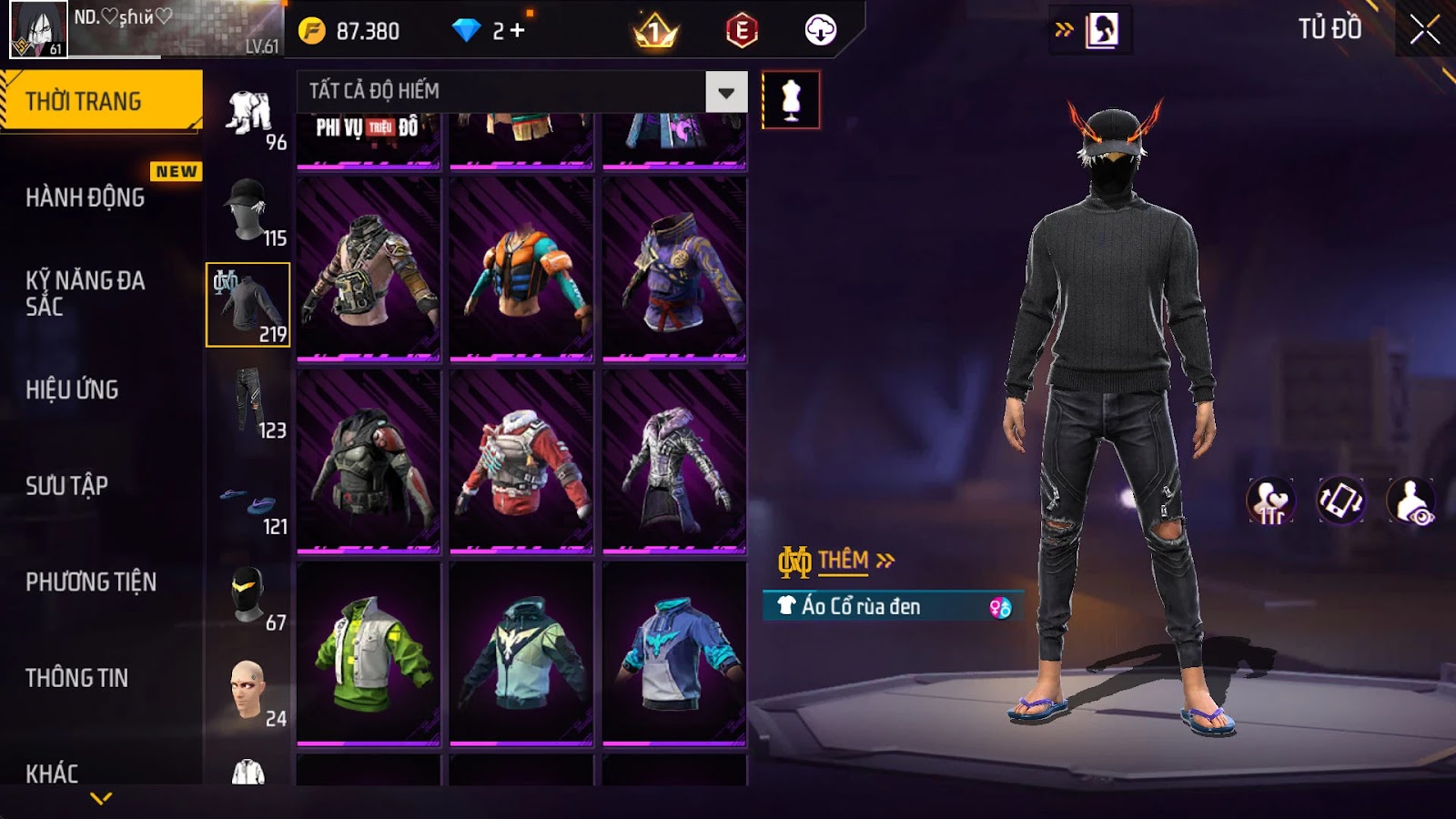Go to the Sưu Tập section

point(66,486)
